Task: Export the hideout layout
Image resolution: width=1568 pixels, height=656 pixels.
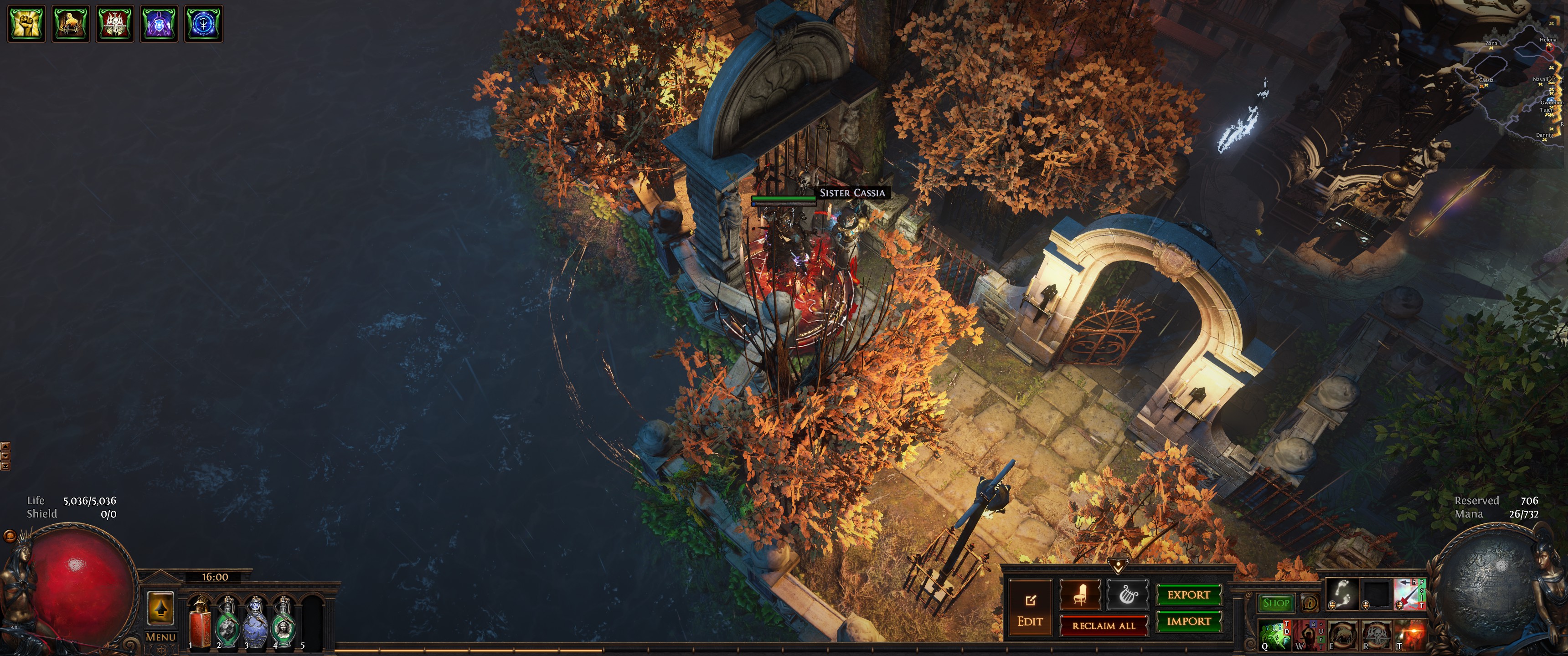Action: click(1188, 595)
